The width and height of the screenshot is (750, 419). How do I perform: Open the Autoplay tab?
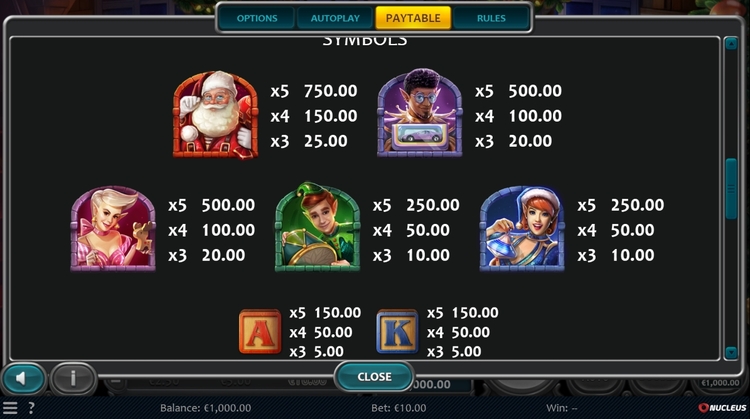click(335, 18)
